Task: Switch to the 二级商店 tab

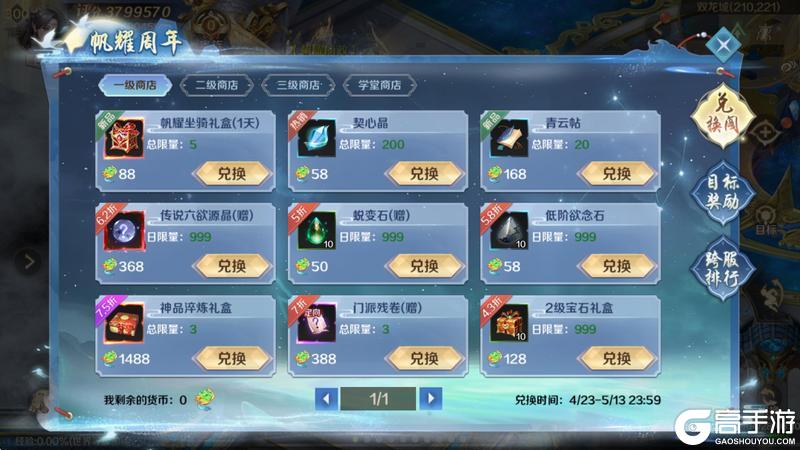Action: pos(216,85)
